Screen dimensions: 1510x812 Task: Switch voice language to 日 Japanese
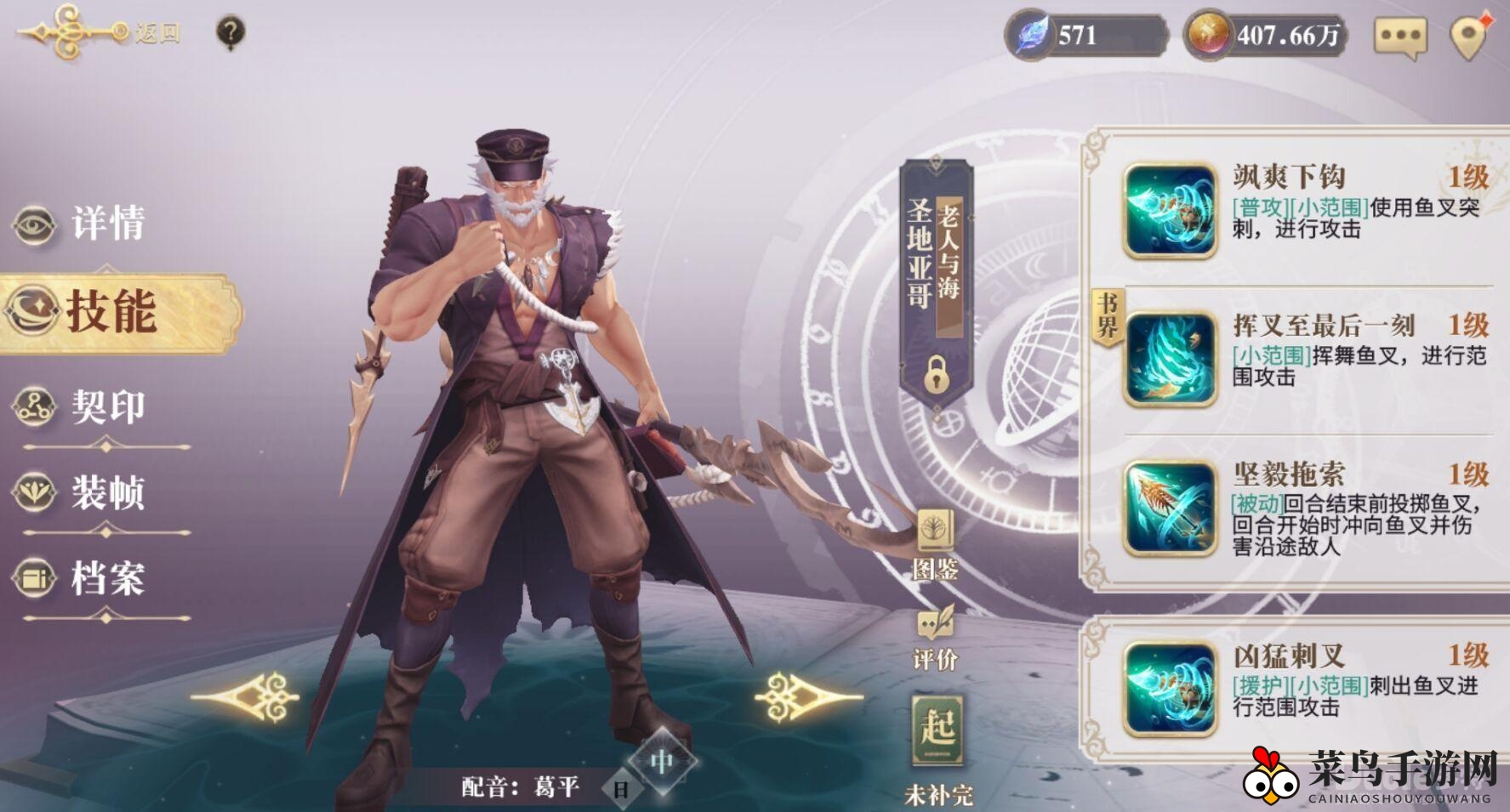(622, 788)
